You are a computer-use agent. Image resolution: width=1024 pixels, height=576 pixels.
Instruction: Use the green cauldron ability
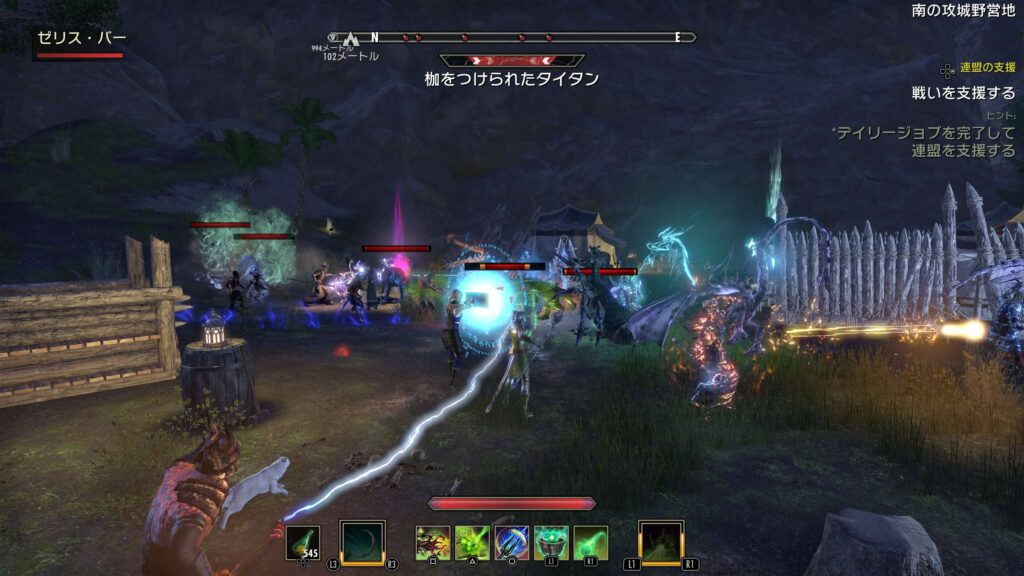(551, 543)
